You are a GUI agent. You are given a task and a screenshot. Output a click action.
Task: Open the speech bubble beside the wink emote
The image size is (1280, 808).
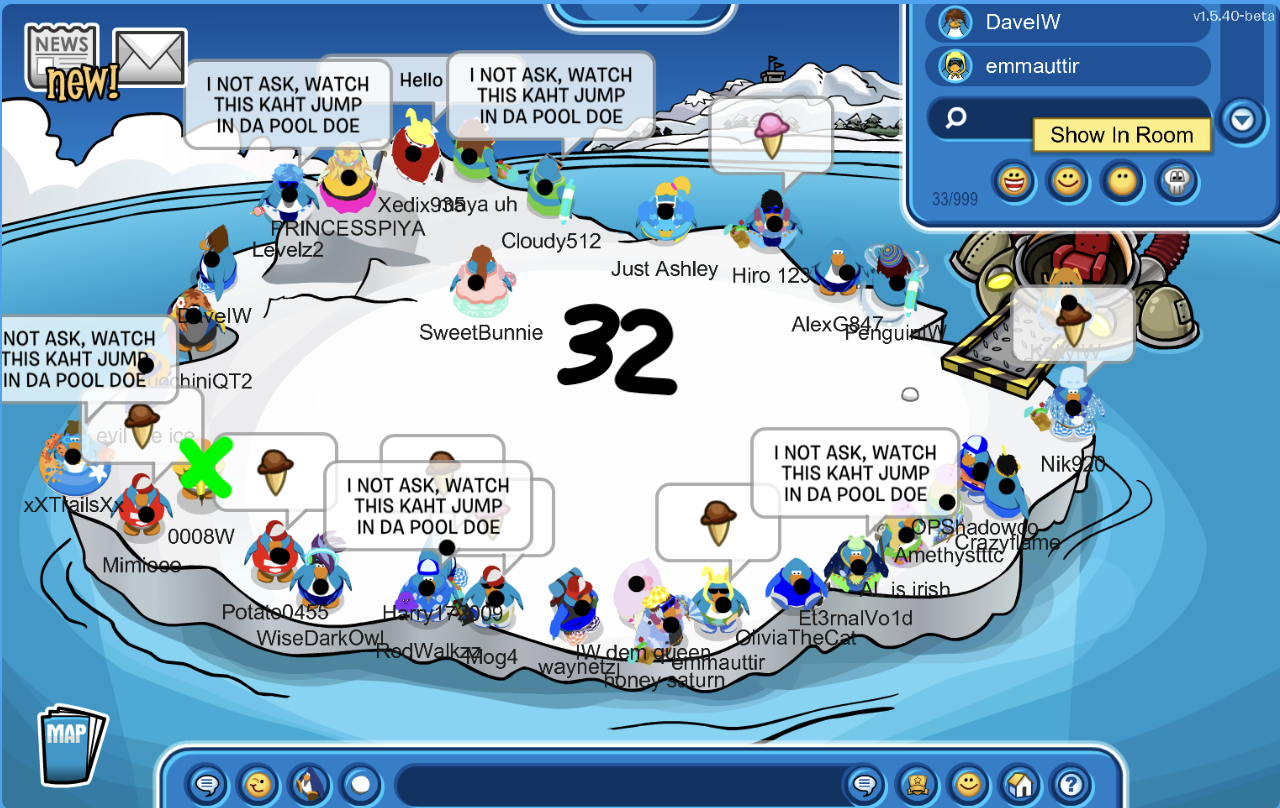(206, 784)
